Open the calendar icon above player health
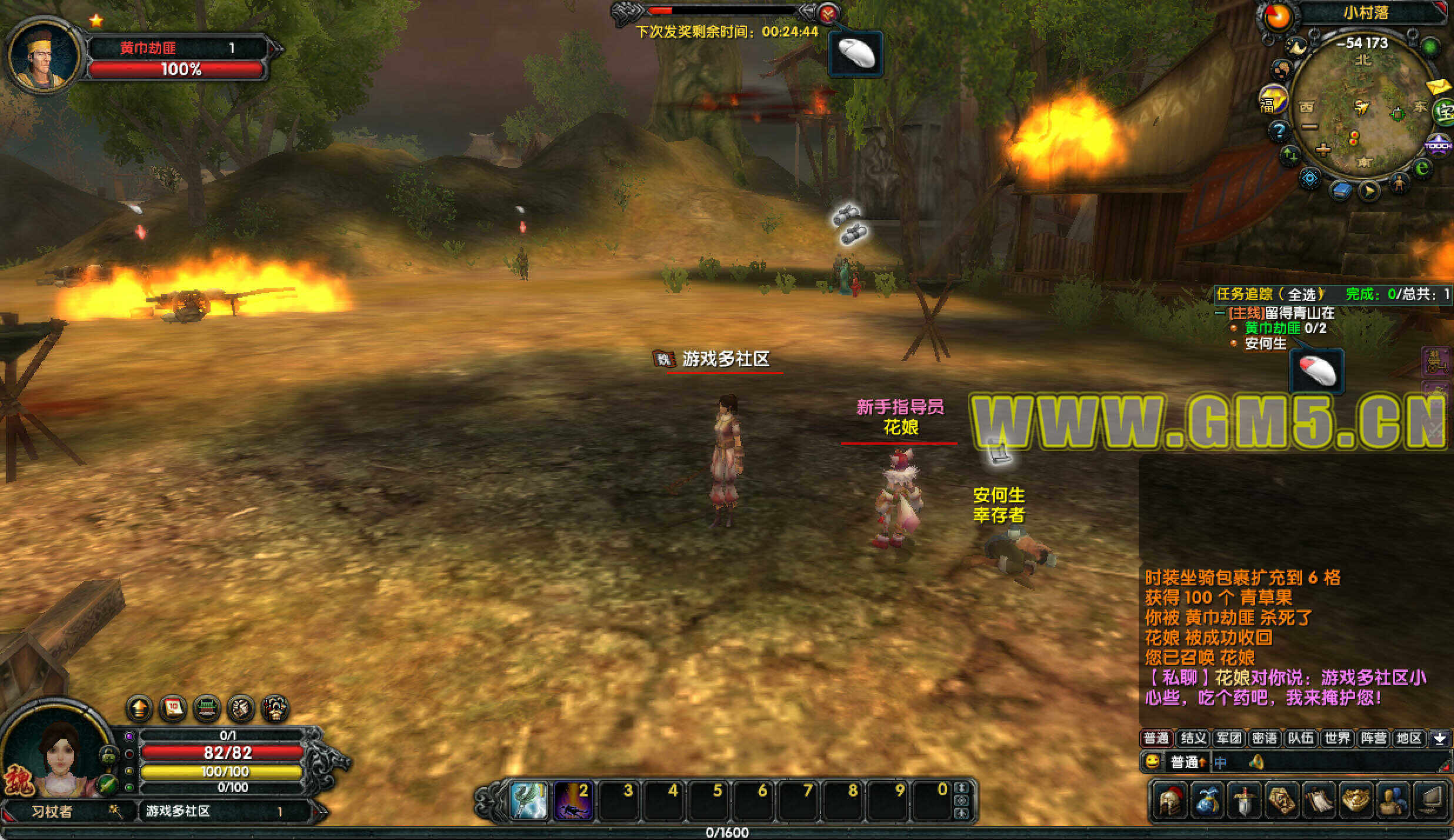 pos(173,708)
